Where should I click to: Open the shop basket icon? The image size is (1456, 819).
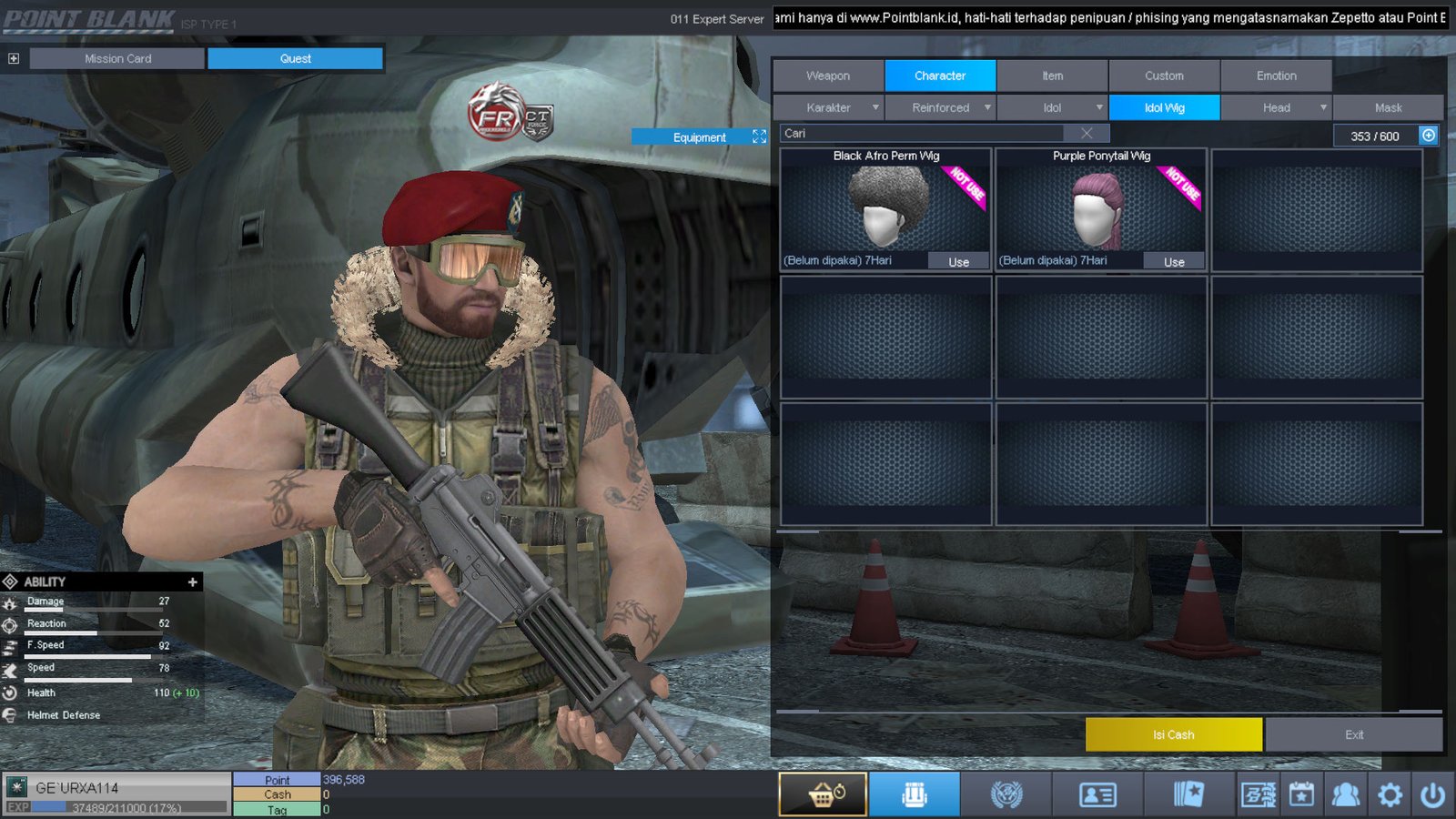coord(823,794)
